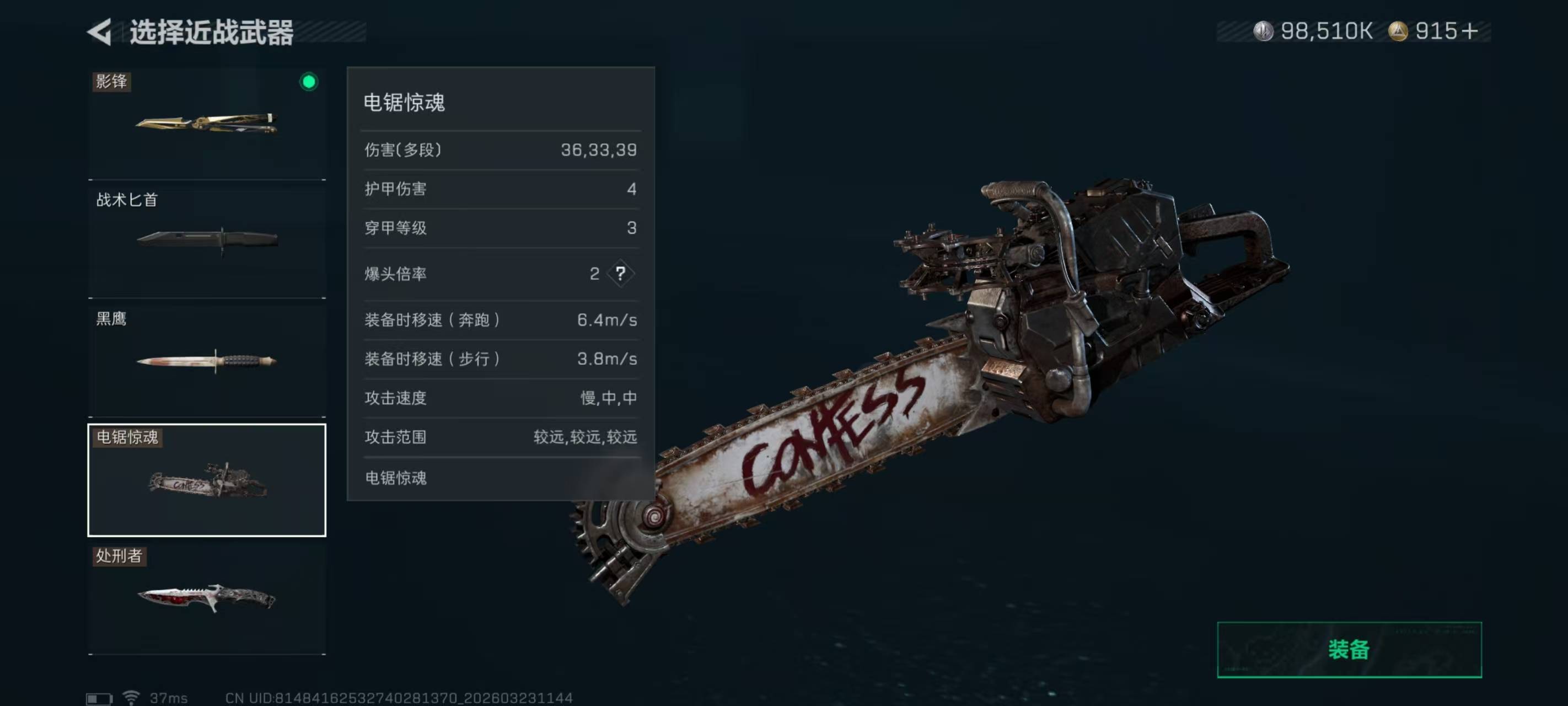Select the 电锯惊魂 chainsaw tile
The width and height of the screenshot is (1568, 706).
pos(207,480)
